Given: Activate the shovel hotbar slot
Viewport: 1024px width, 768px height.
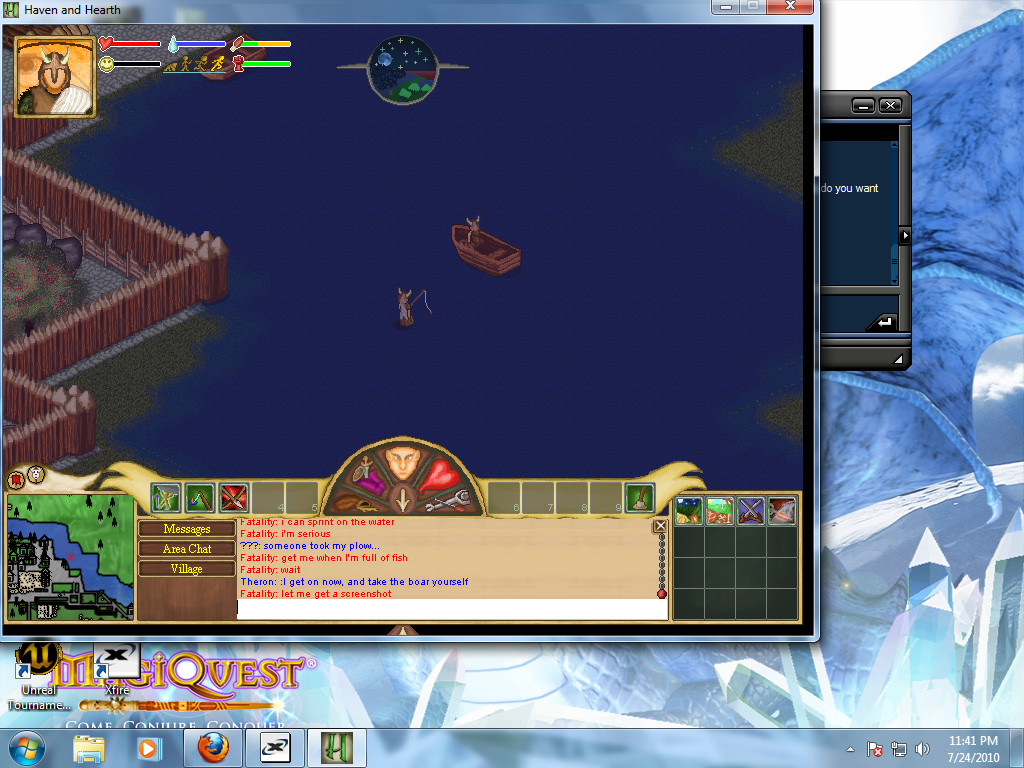Looking at the screenshot, I should [x=639, y=497].
